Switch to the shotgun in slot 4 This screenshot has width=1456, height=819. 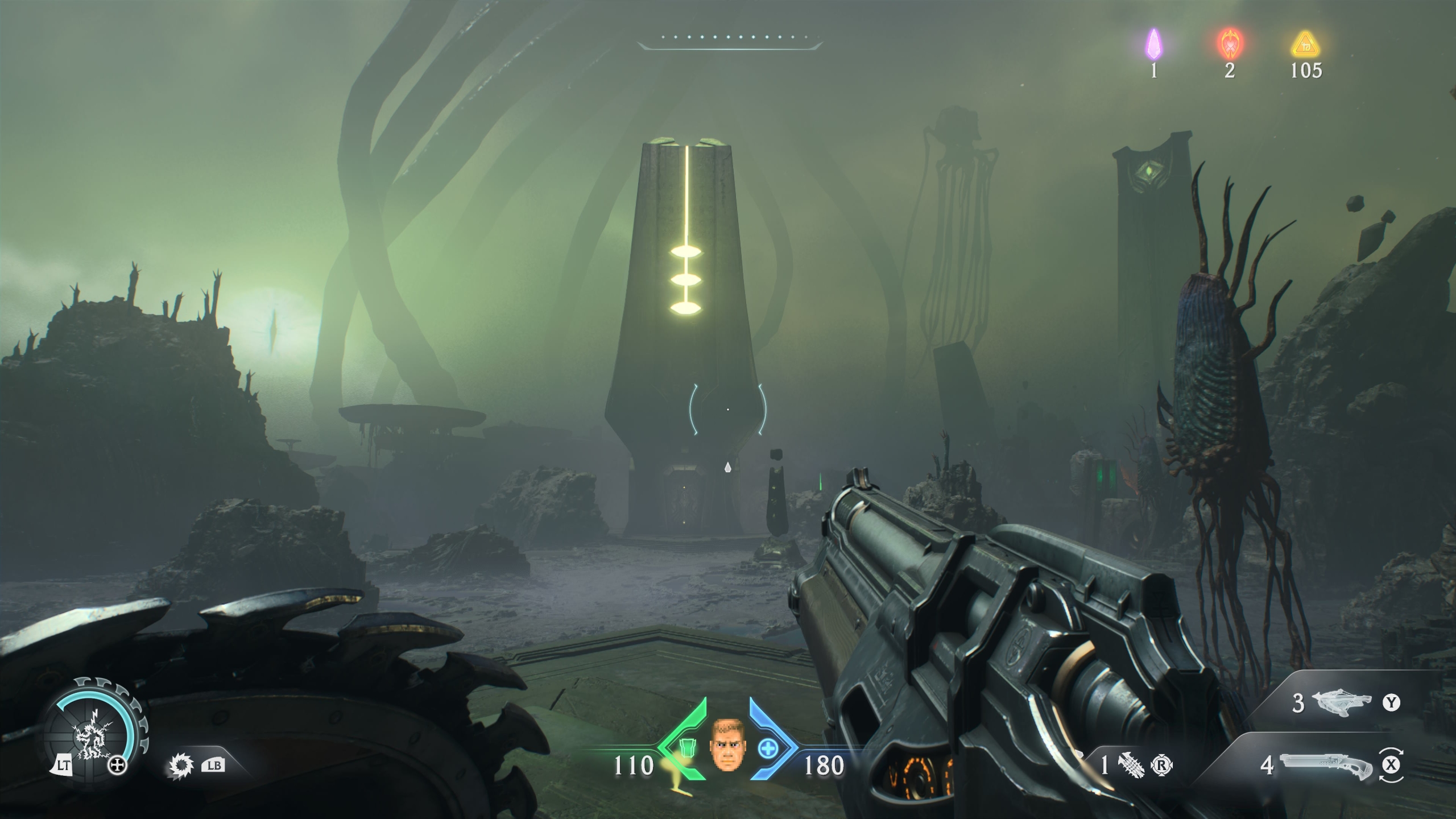click(1325, 766)
